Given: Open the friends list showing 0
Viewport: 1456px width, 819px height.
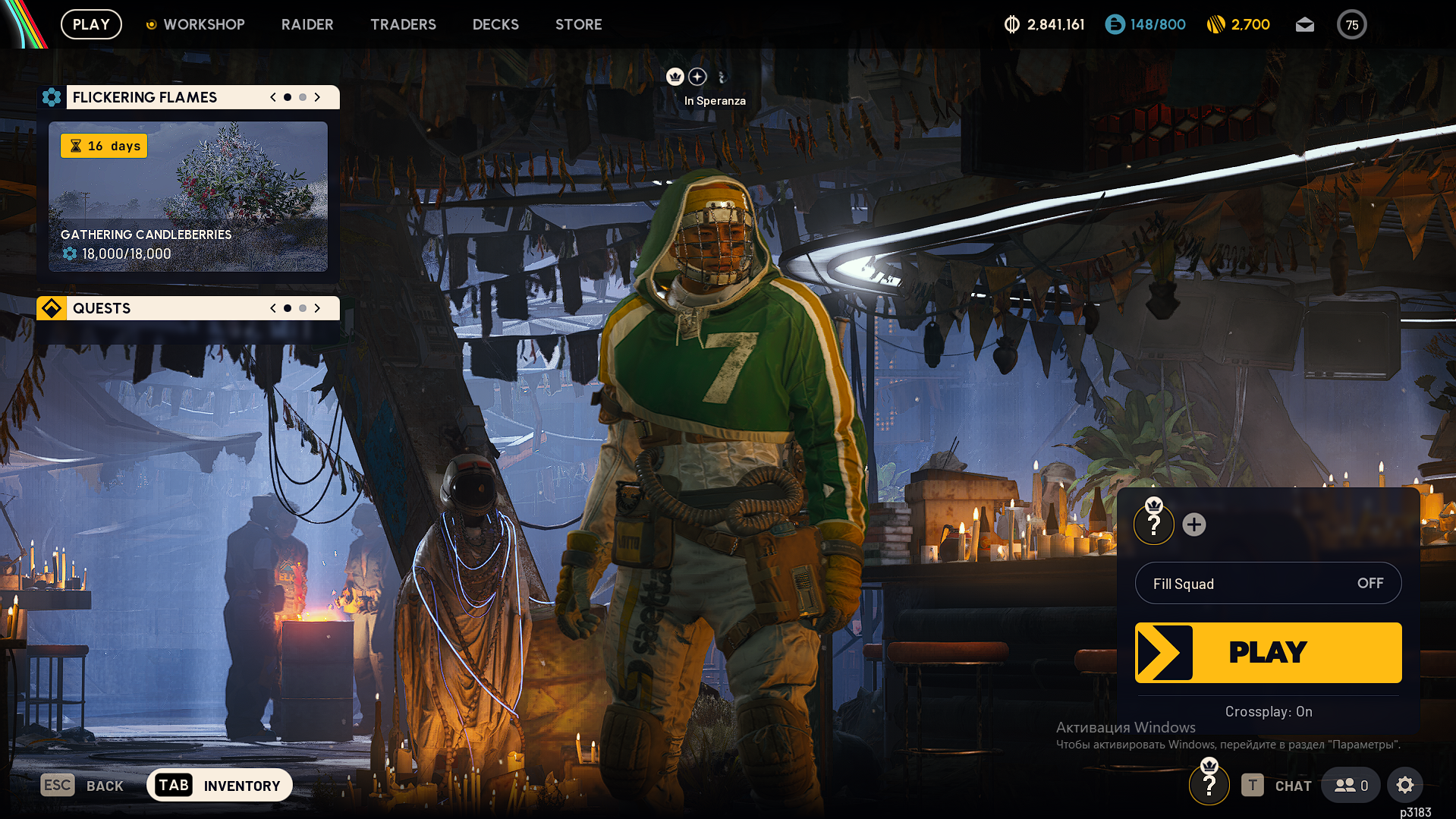Looking at the screenshot, I should [x=1351, y=786].
